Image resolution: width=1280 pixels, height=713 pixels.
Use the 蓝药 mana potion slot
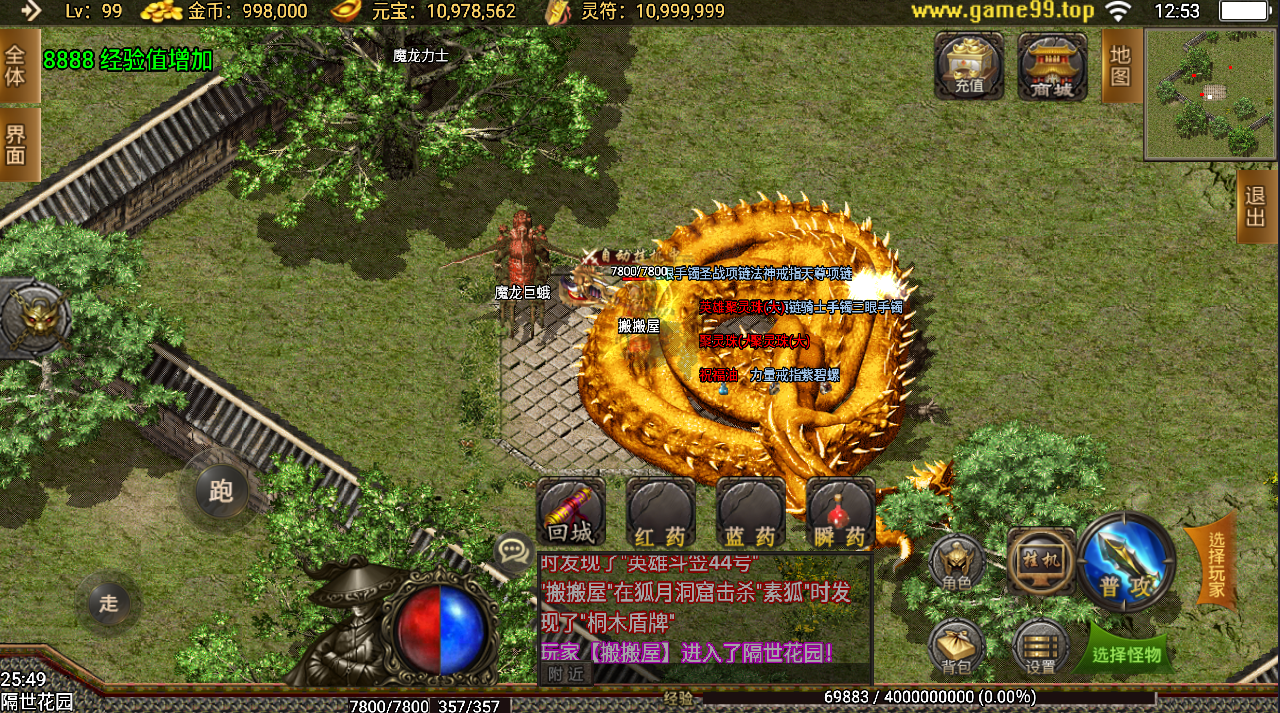point(751,514)
